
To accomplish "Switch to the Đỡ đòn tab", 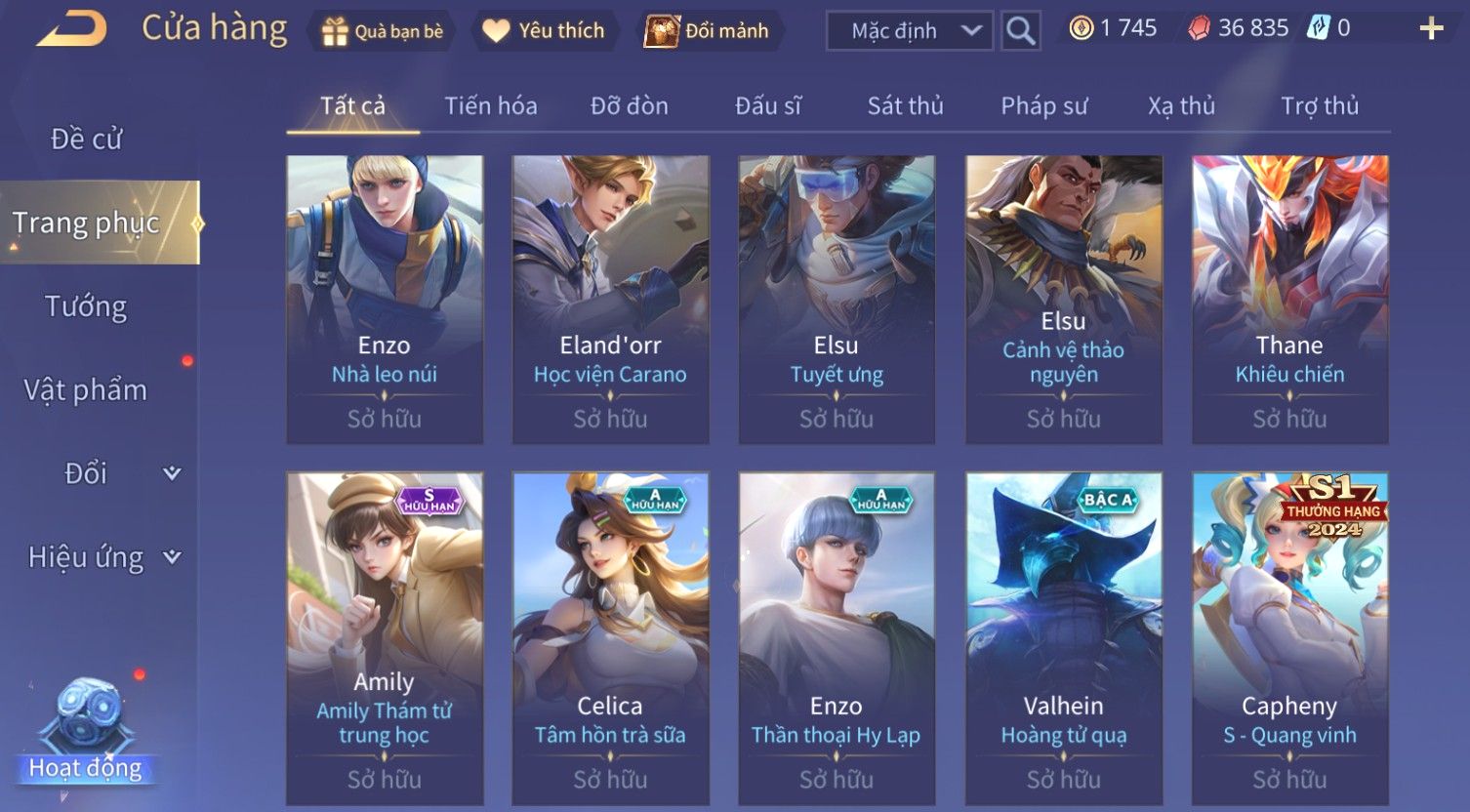I will 630,105.
